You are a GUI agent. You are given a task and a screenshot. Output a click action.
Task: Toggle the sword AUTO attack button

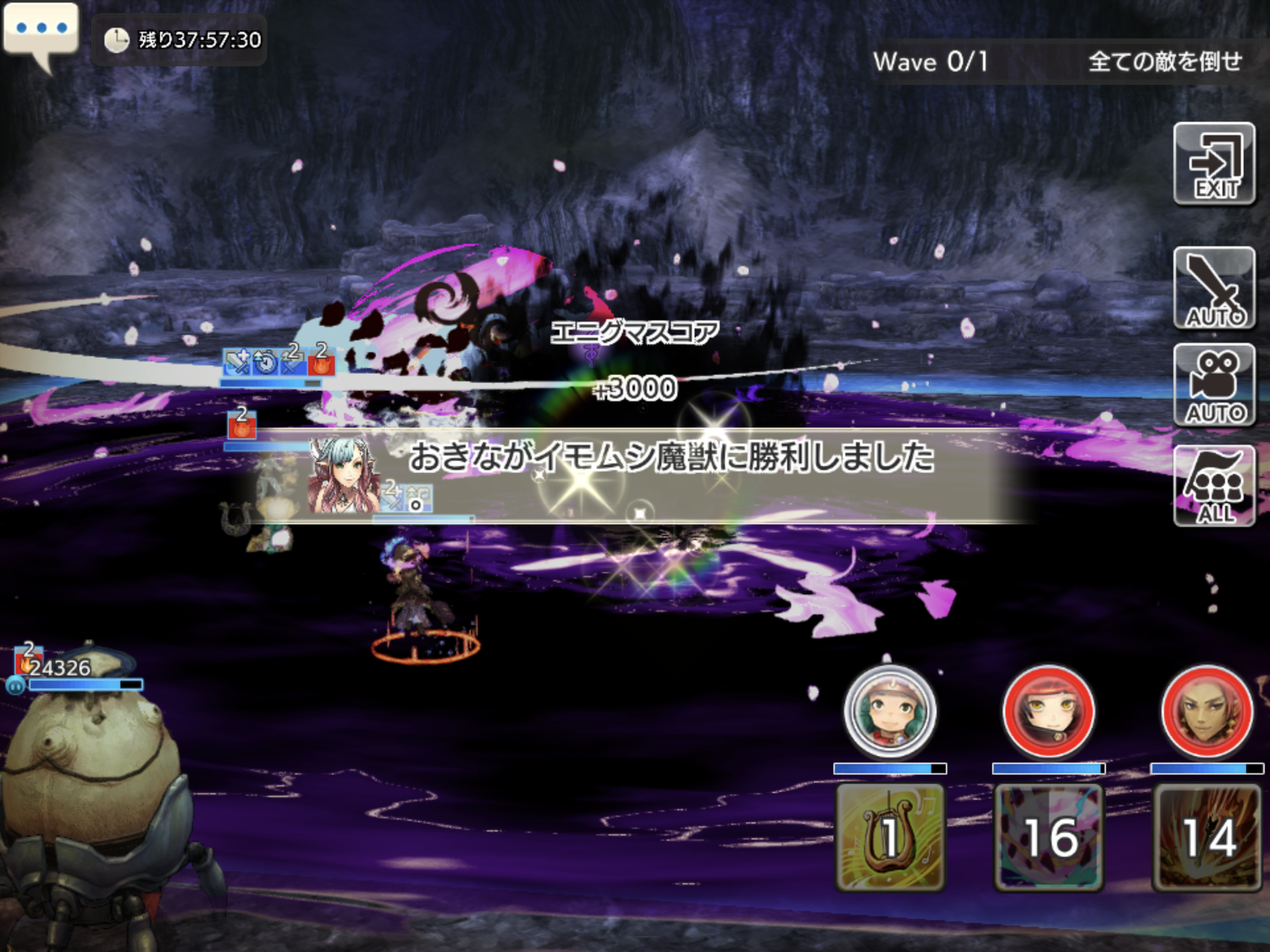point(1214,288)
